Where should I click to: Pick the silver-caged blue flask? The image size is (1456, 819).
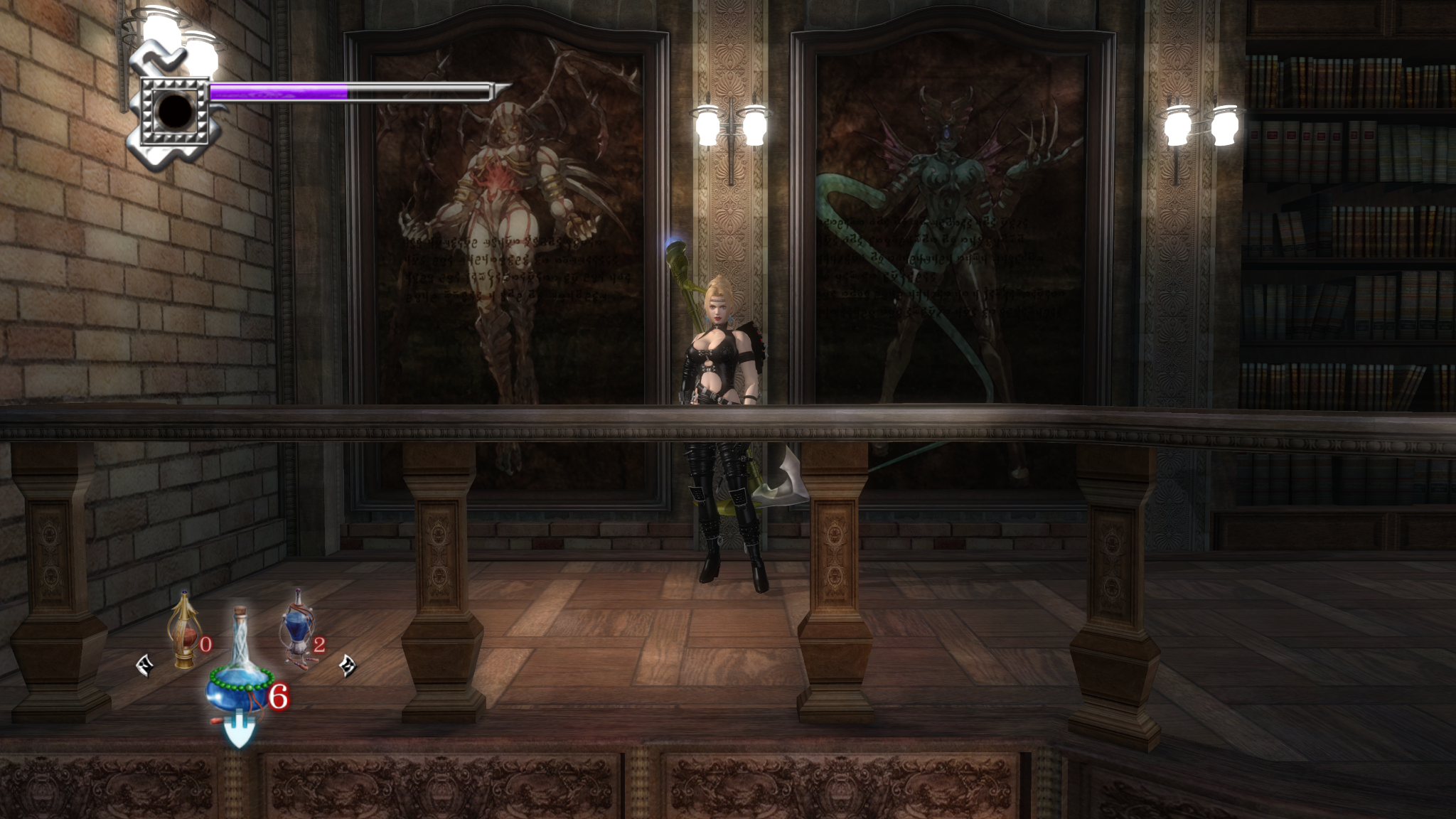pos(296,631)
